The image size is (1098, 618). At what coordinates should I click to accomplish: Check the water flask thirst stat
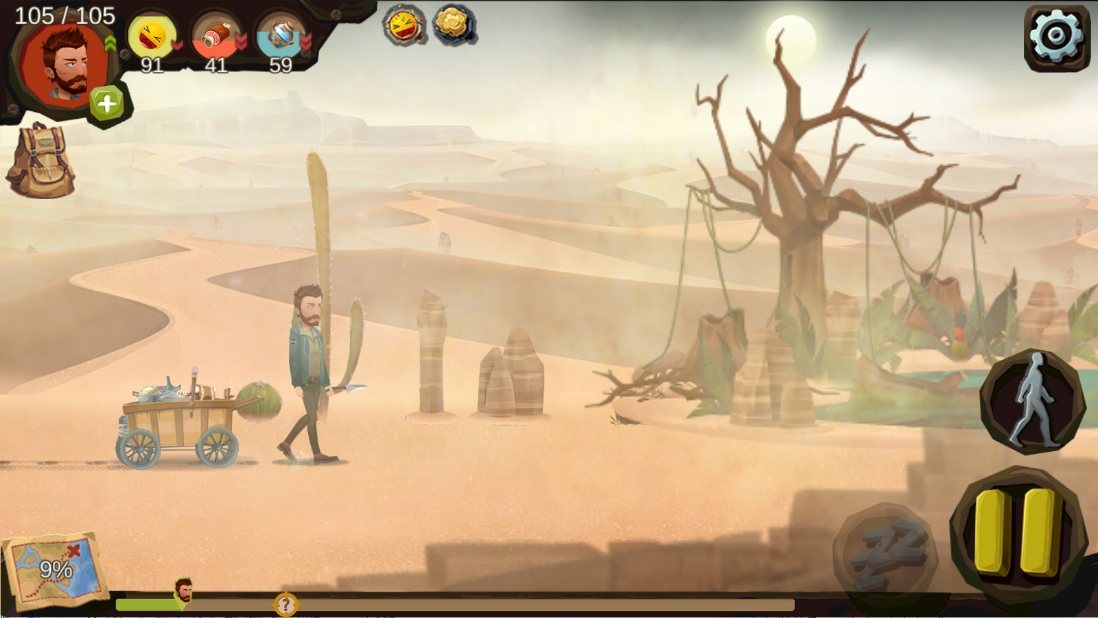280,37
